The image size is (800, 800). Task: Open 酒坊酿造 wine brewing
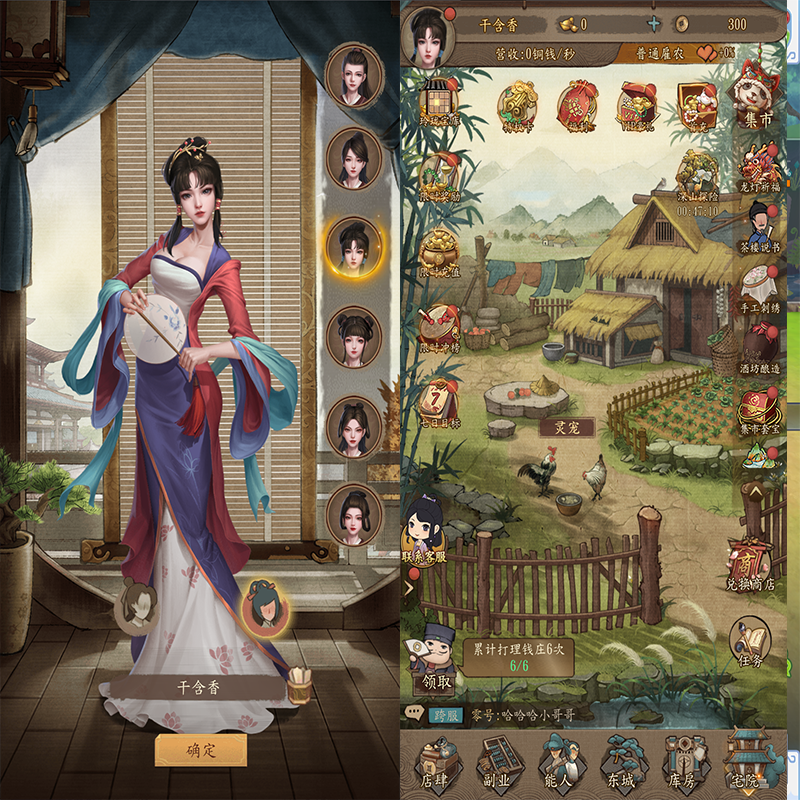pyautogui.click(x=760, y=350)
